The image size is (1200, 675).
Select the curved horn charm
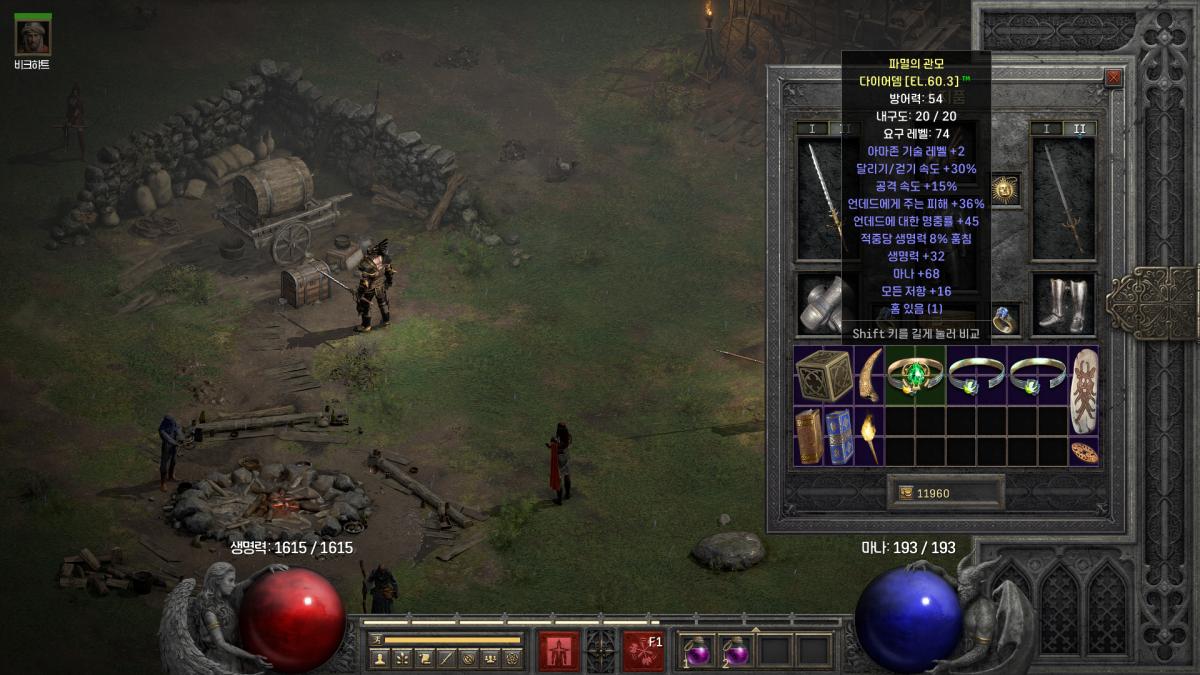[869, 374]
